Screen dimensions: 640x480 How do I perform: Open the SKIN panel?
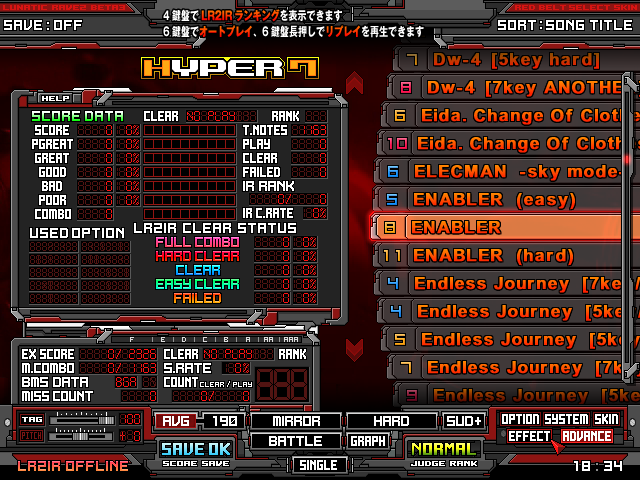[x=609, y=418]
